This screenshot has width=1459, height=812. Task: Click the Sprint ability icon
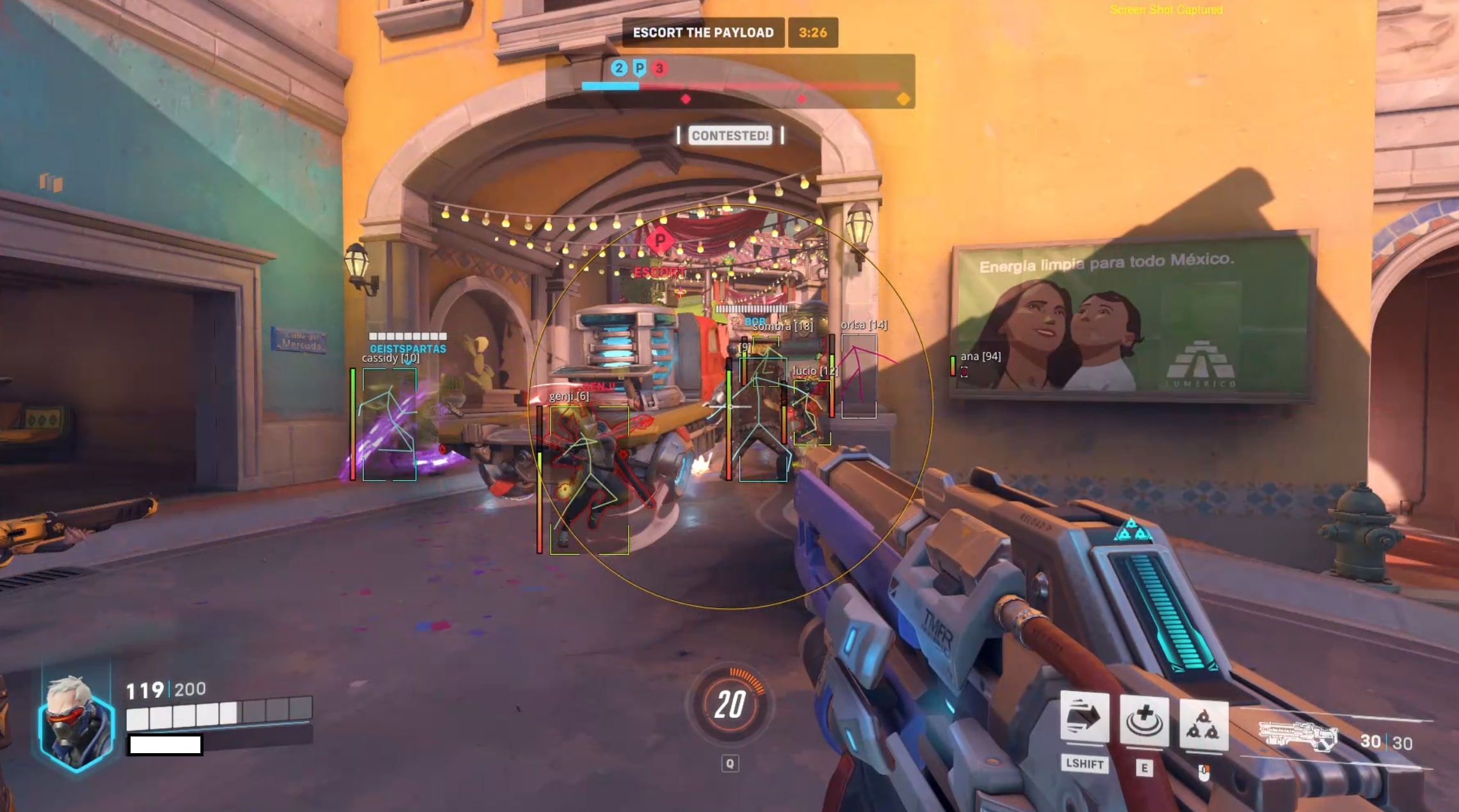click(1086, 716)
